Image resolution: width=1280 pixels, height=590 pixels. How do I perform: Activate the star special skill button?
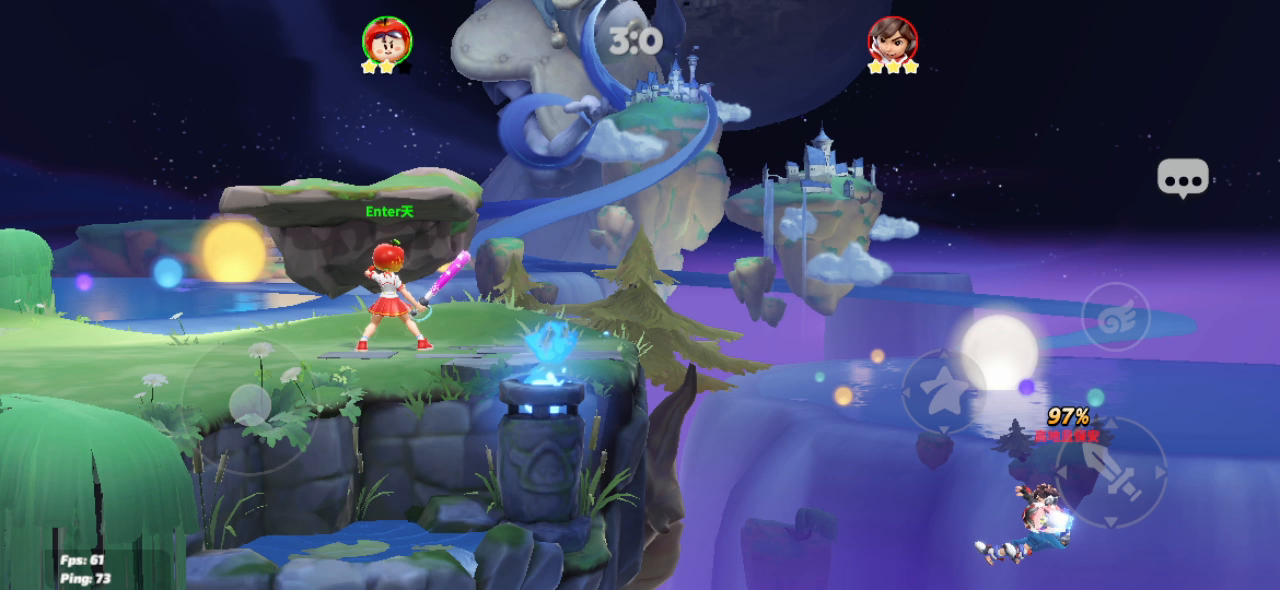click(x=944, y=391)
